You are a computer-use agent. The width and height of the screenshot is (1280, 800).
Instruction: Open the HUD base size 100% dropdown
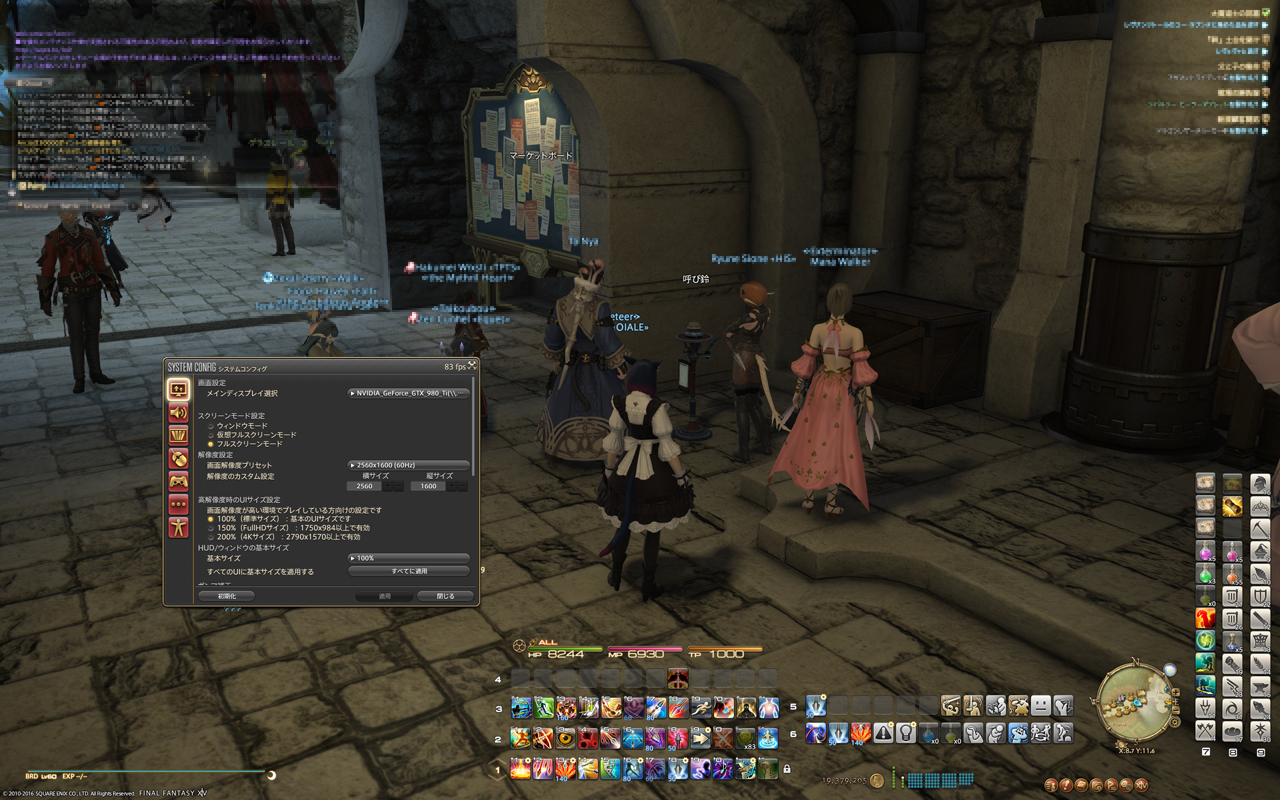pos(408,558)
